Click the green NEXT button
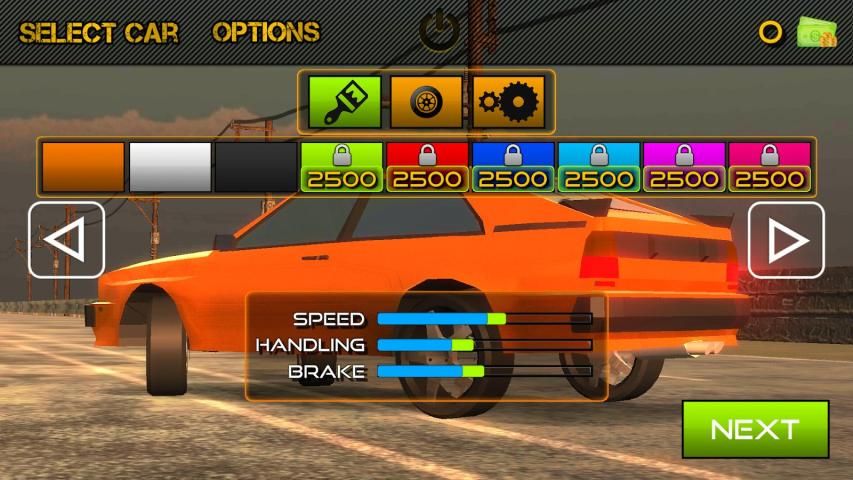The image size is (853, 480). 755,429
